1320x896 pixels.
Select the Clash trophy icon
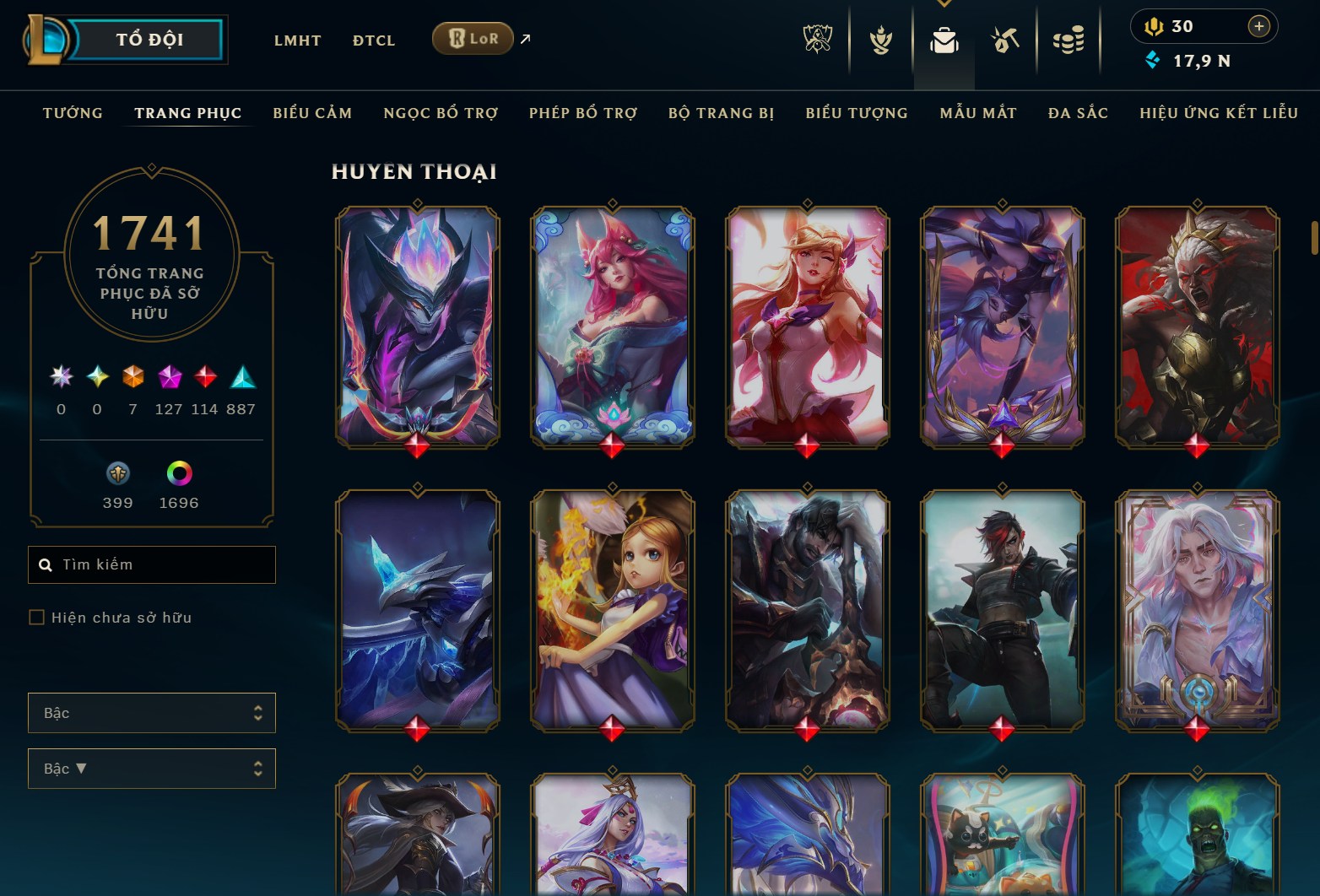pos(880,40)
